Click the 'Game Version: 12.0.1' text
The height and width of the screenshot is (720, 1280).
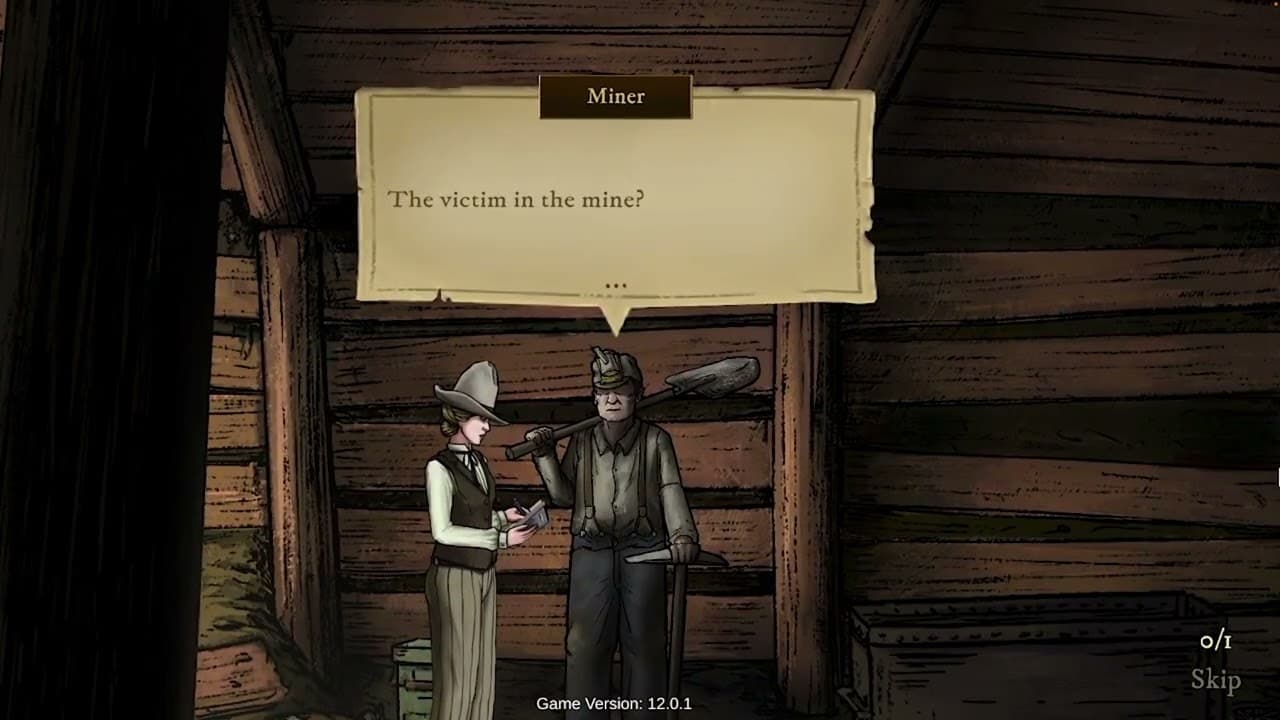(614, 704)
